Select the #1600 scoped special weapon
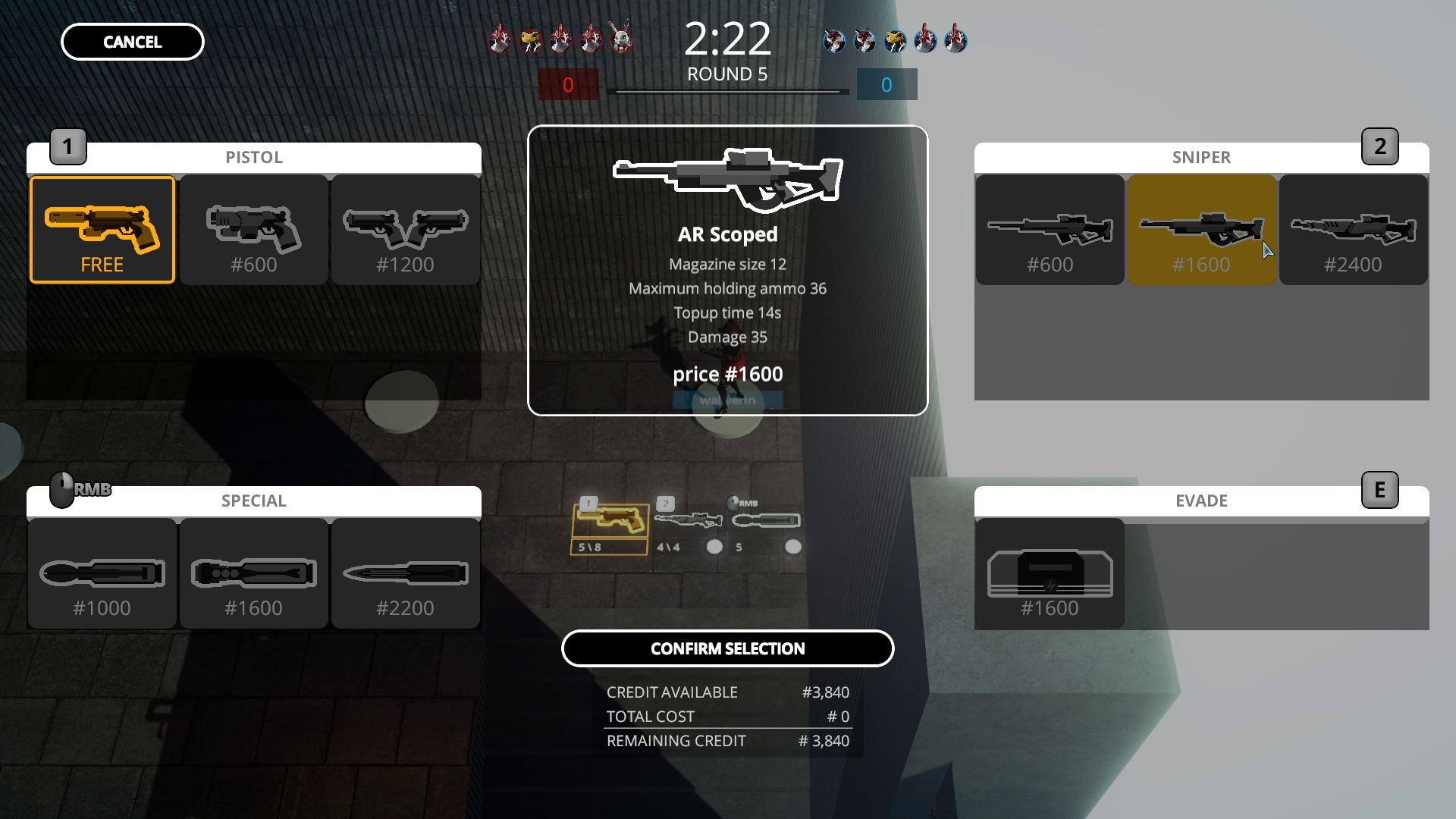Screen dimensions: 1456x819 [253, 573]
